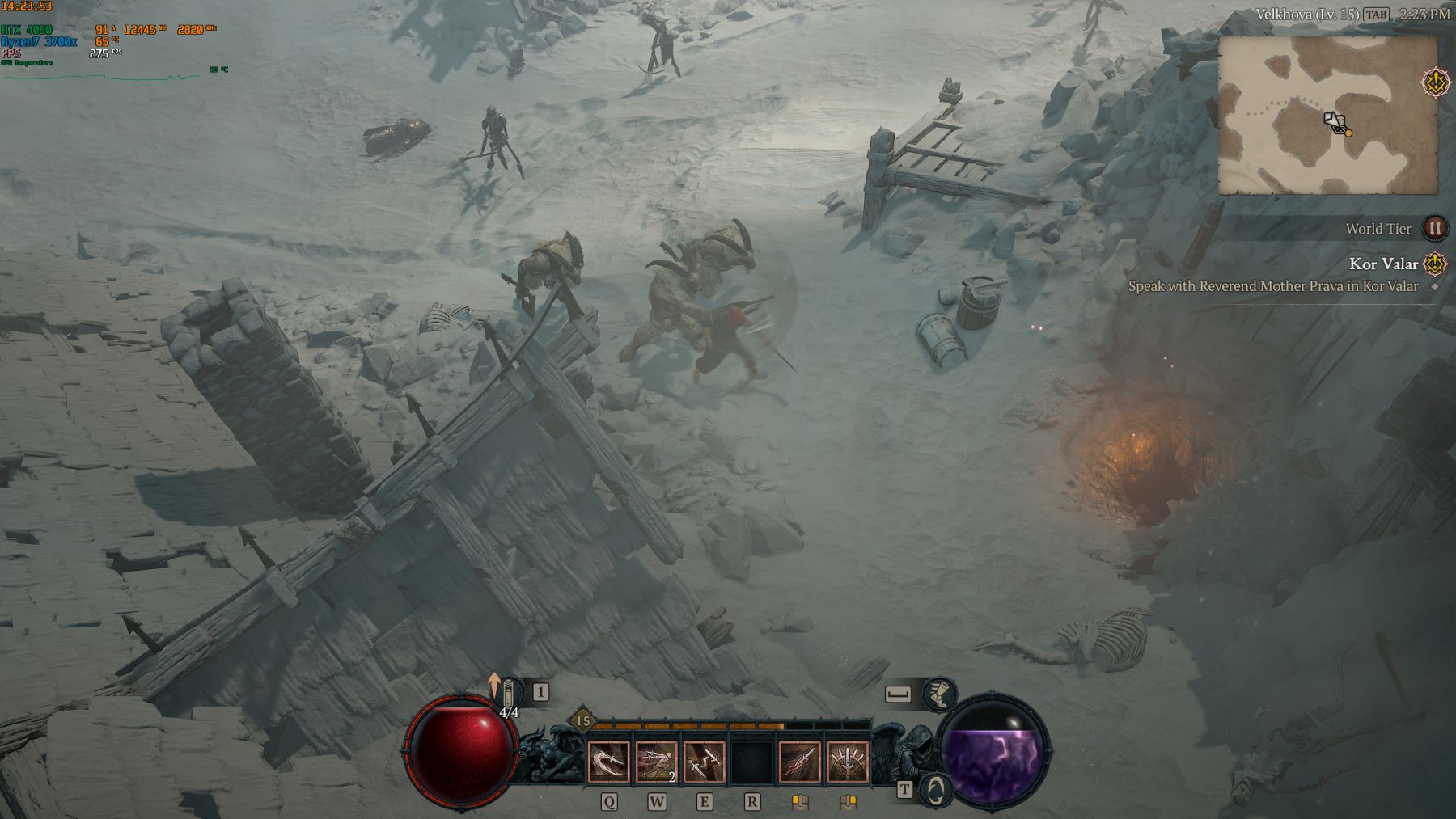Use the dash skill showing 2 charges
This screenshot has height=819, width=1456.
tap(656, 762)
